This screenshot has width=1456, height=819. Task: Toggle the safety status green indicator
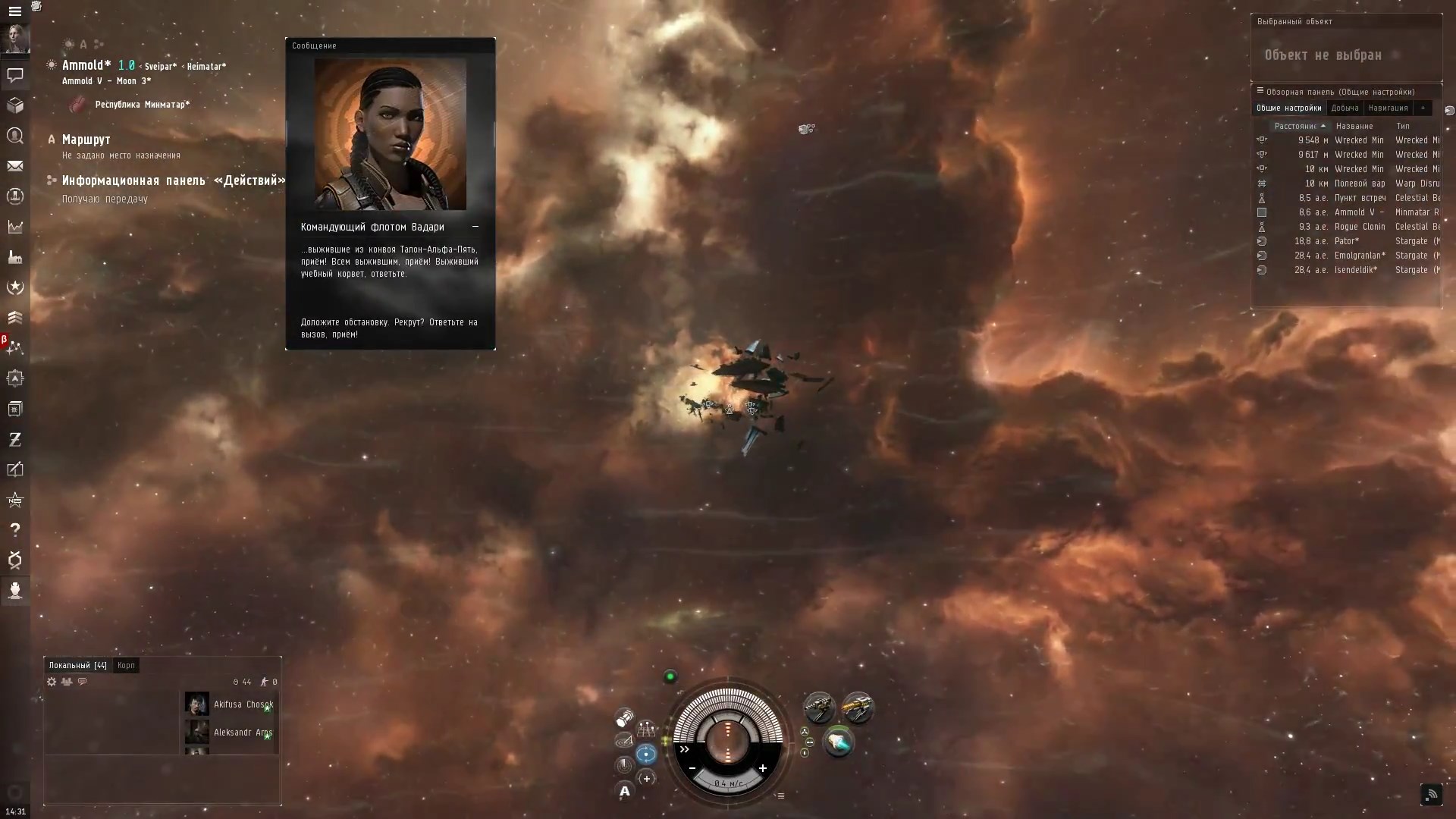click(670, 676)
